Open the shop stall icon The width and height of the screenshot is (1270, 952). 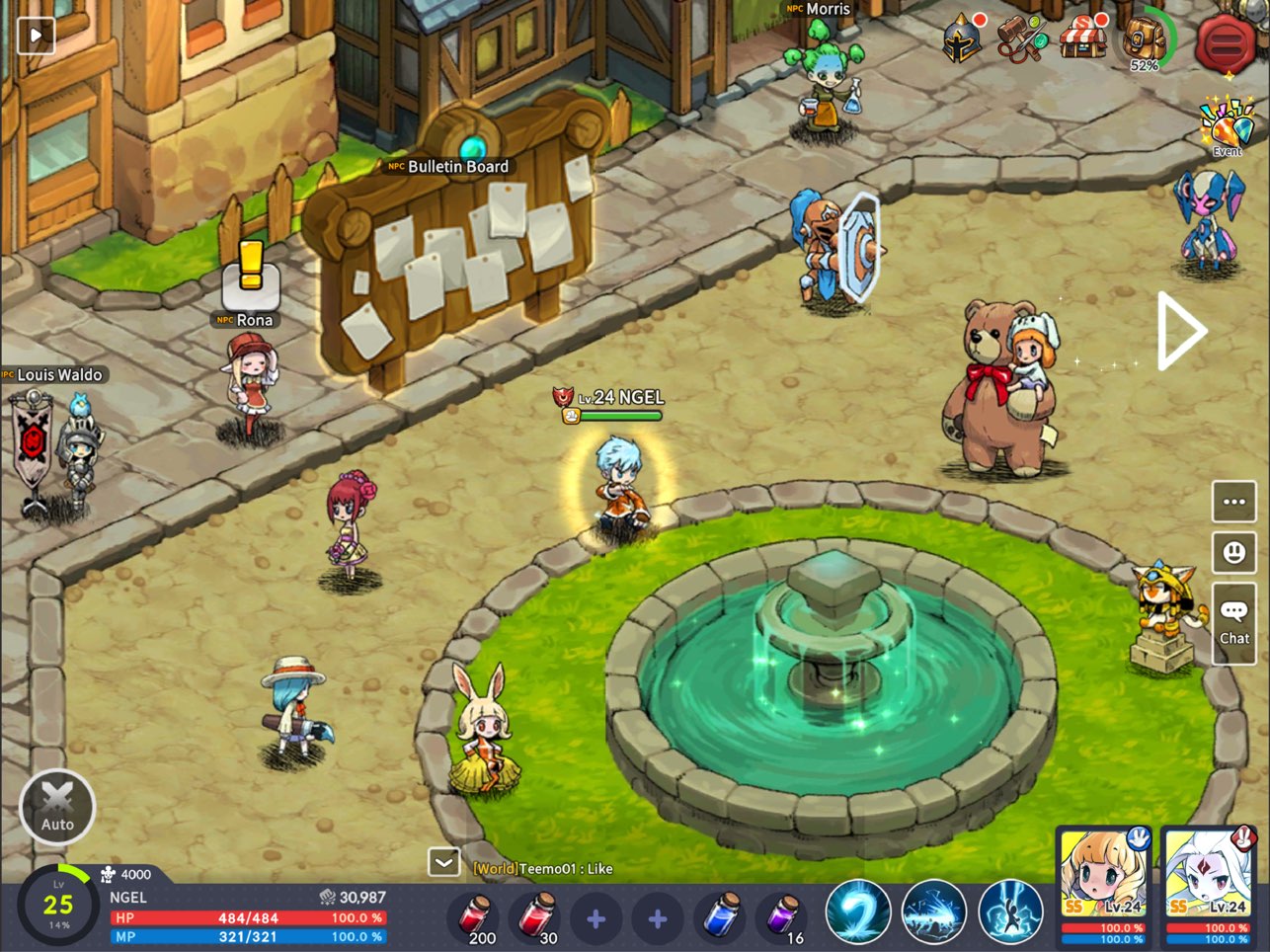[x=1082, y=39]
